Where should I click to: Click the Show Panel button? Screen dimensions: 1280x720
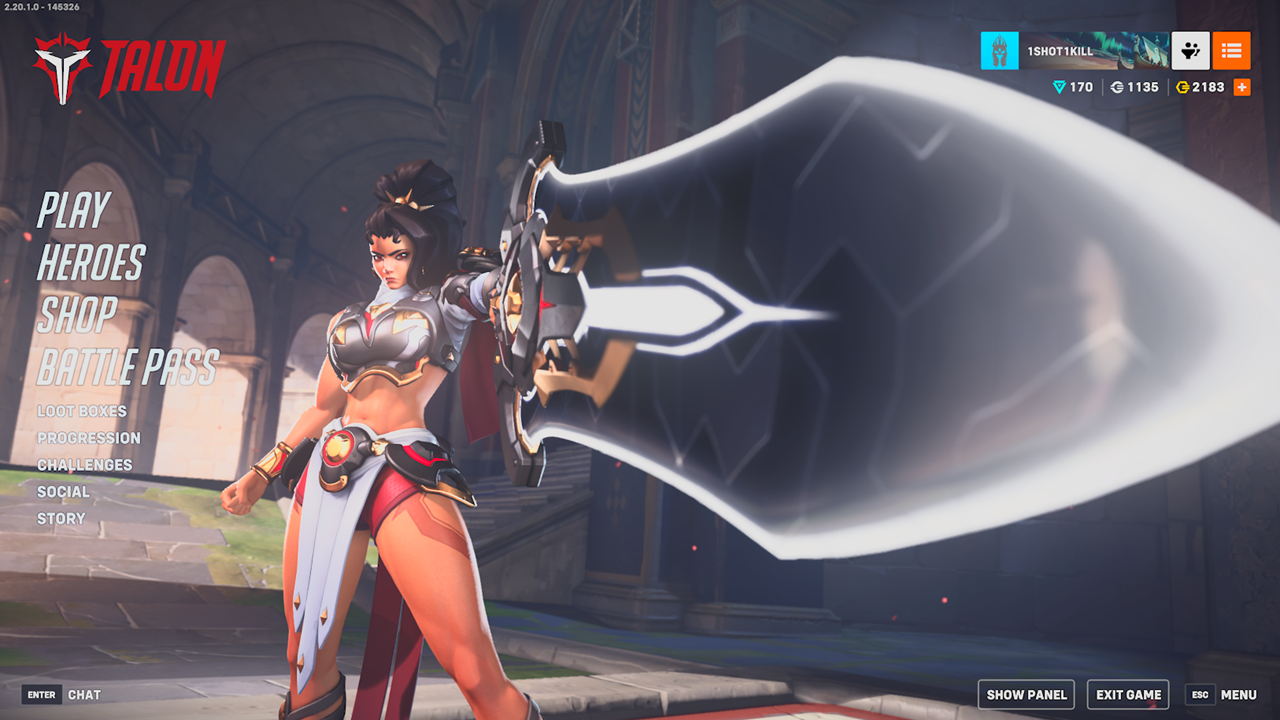click(1026, 695)
